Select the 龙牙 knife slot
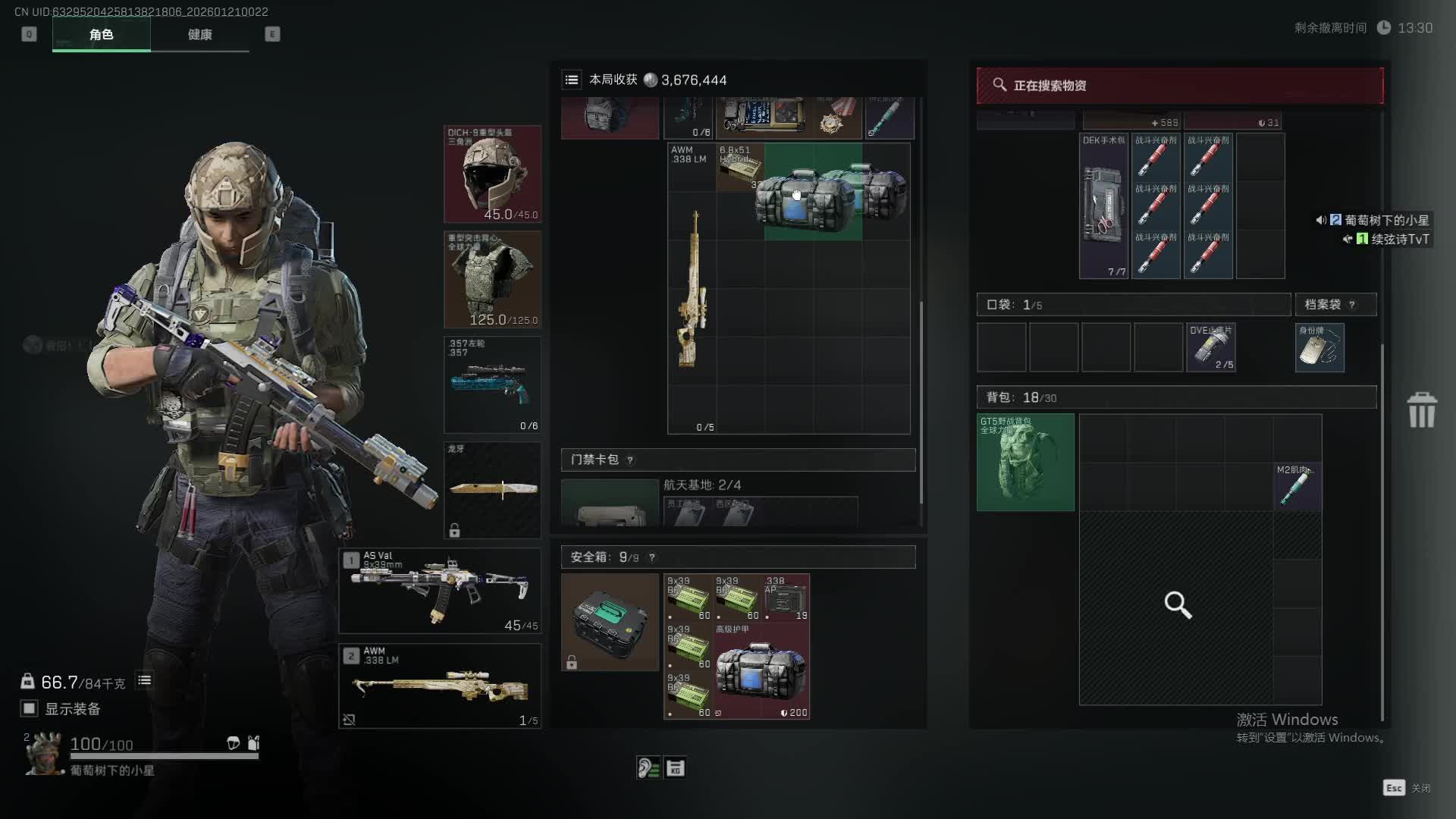1456x819 pixels. point(492,490)
